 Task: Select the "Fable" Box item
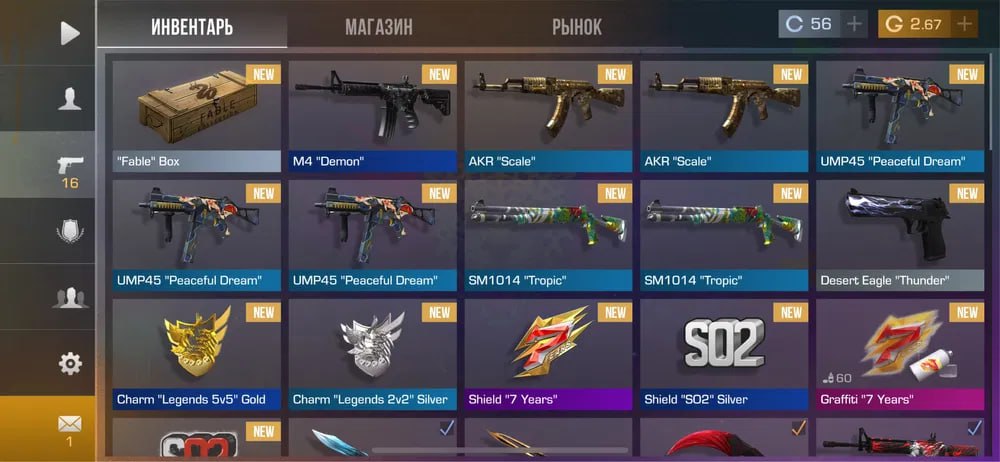coord(197,115)
